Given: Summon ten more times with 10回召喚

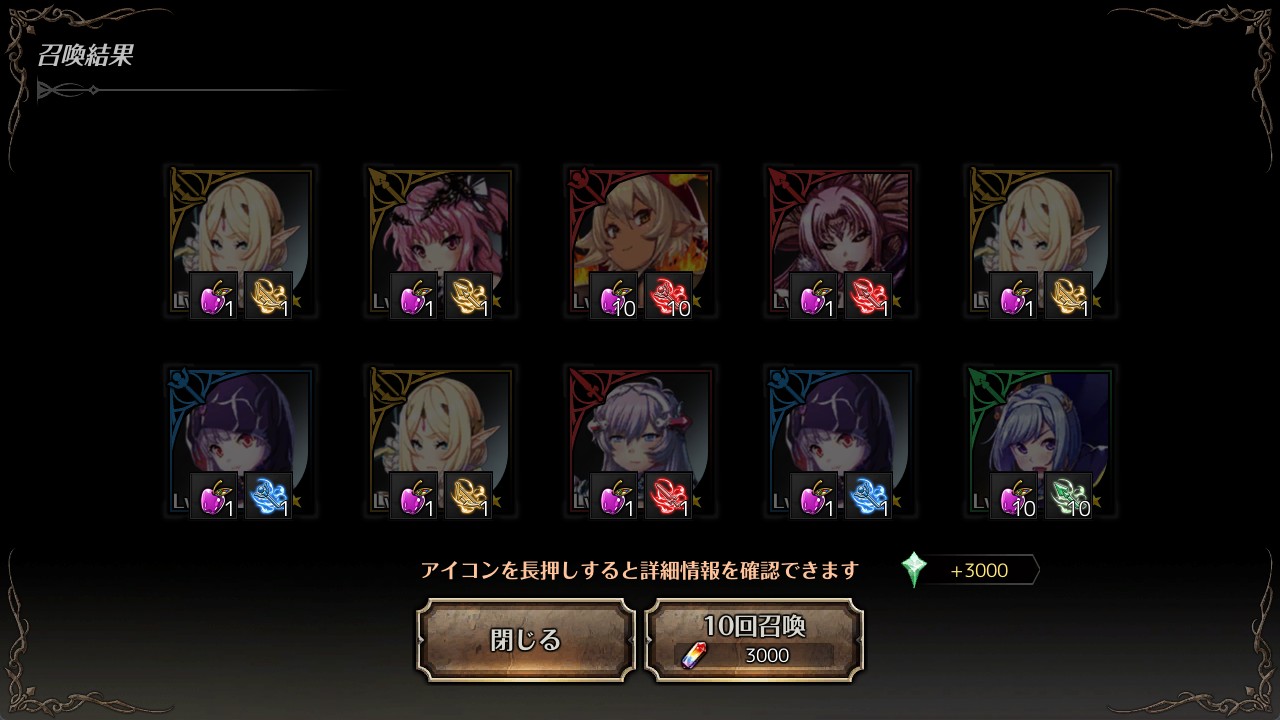Looking at the screenshot, I should tap(754, 640).
